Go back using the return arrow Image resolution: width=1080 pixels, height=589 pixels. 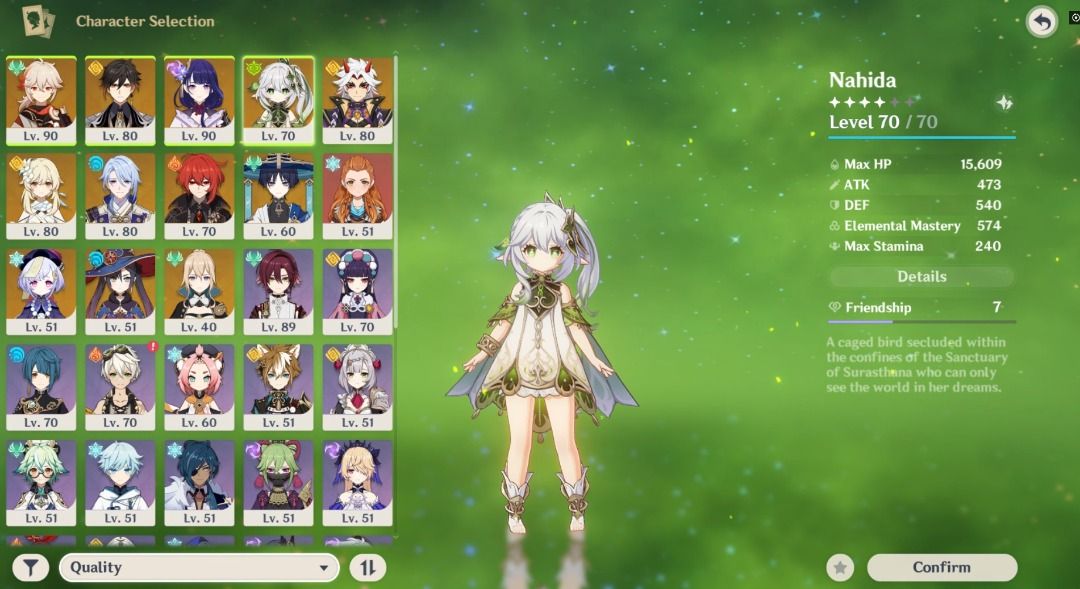pos(1042,22)
